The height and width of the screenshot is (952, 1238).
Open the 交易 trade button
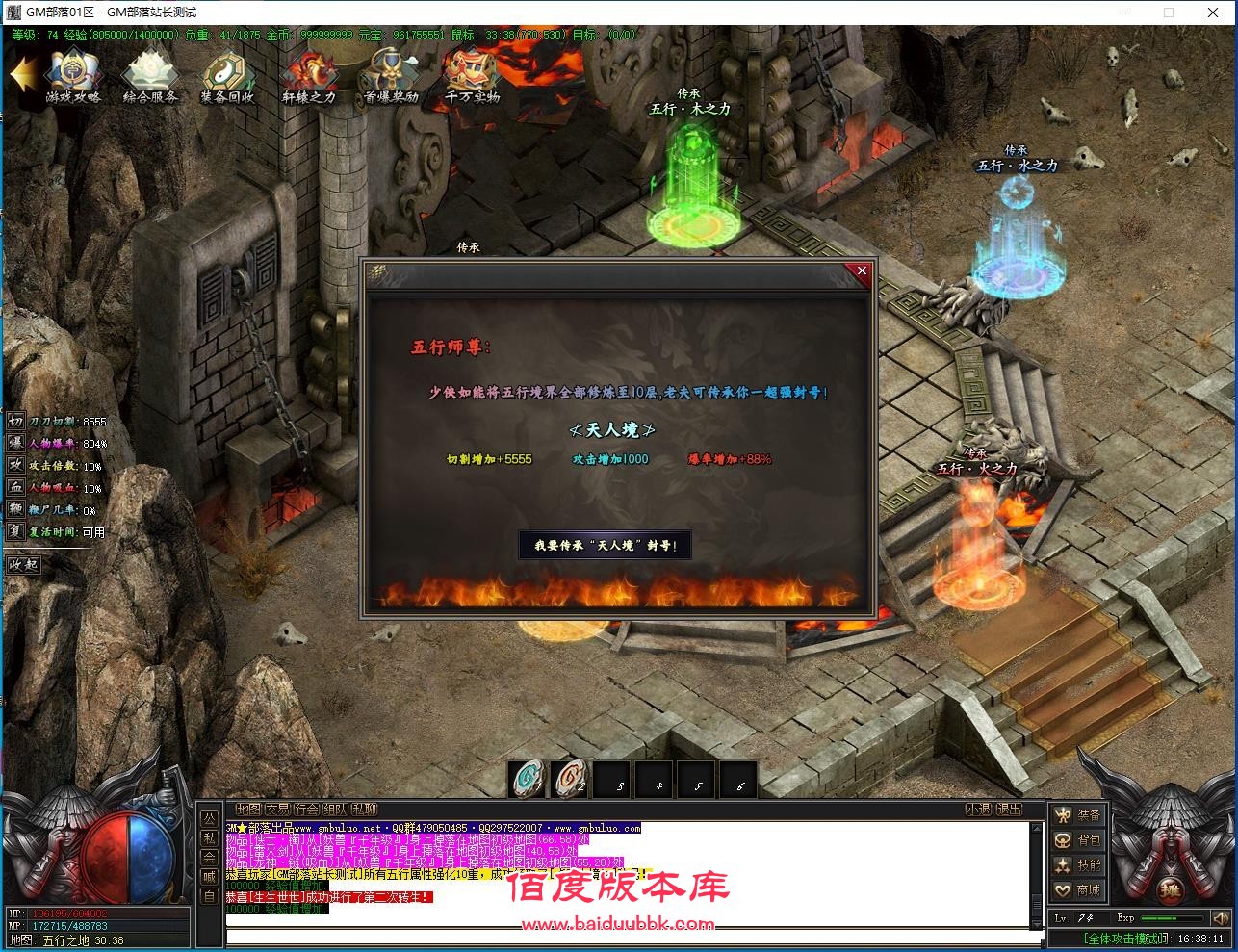(277, 810)
